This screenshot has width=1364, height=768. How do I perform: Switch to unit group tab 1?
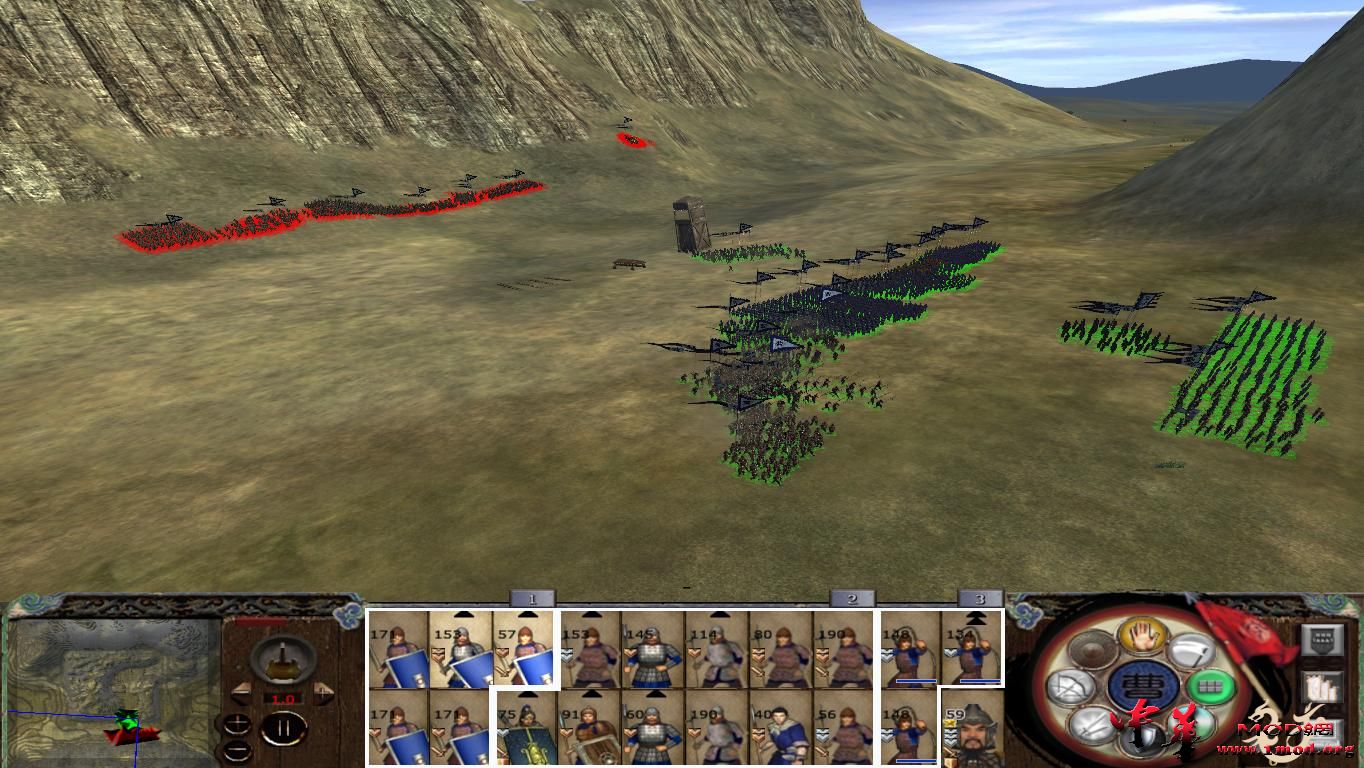click(532, 597)
